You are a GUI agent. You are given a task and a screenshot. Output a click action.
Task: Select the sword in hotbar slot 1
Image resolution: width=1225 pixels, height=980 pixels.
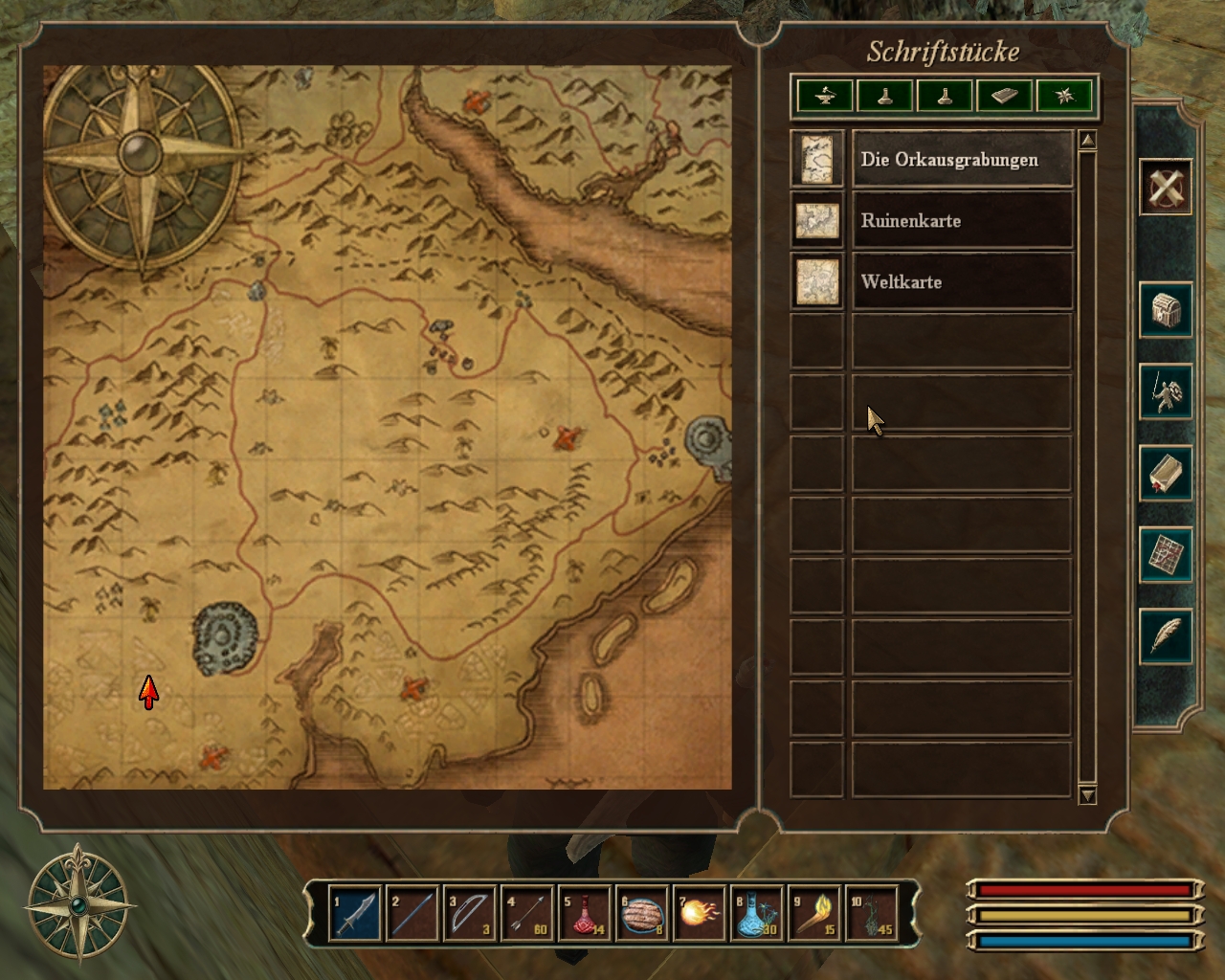pyautogui.click(x=354, y=914)
